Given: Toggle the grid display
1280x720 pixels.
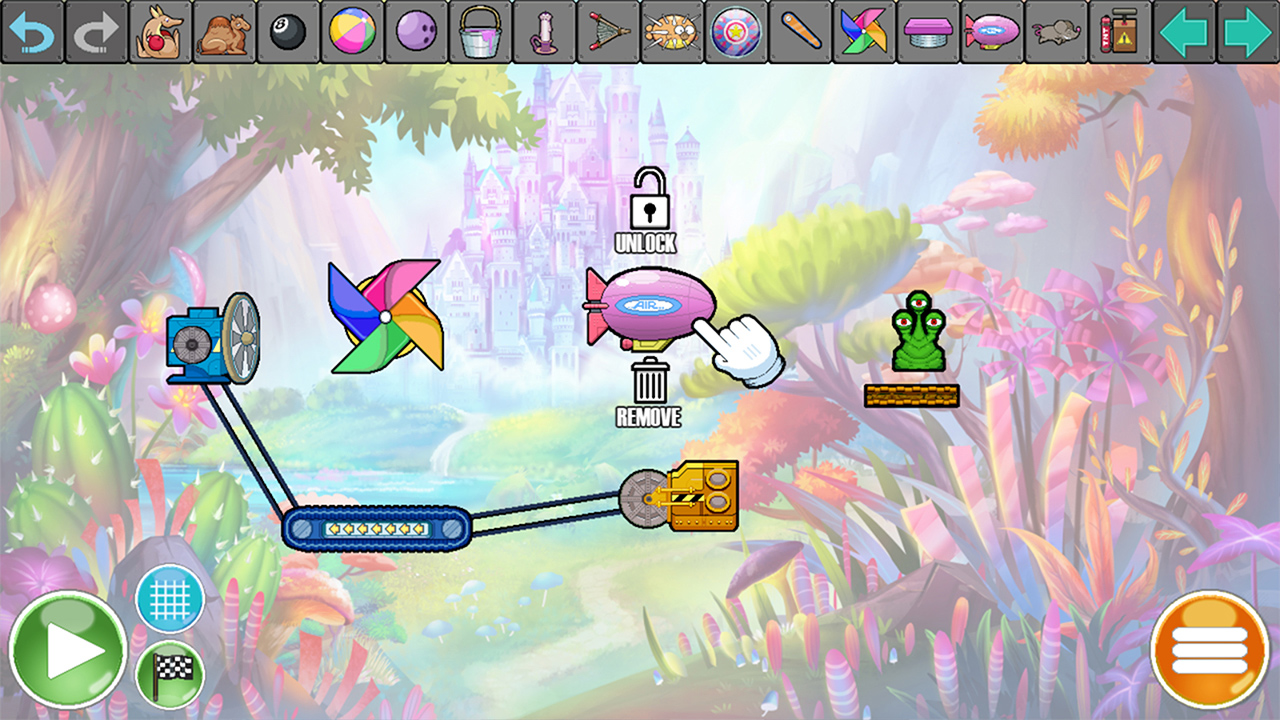Looking at the screenshot, I should pos(168,597).
